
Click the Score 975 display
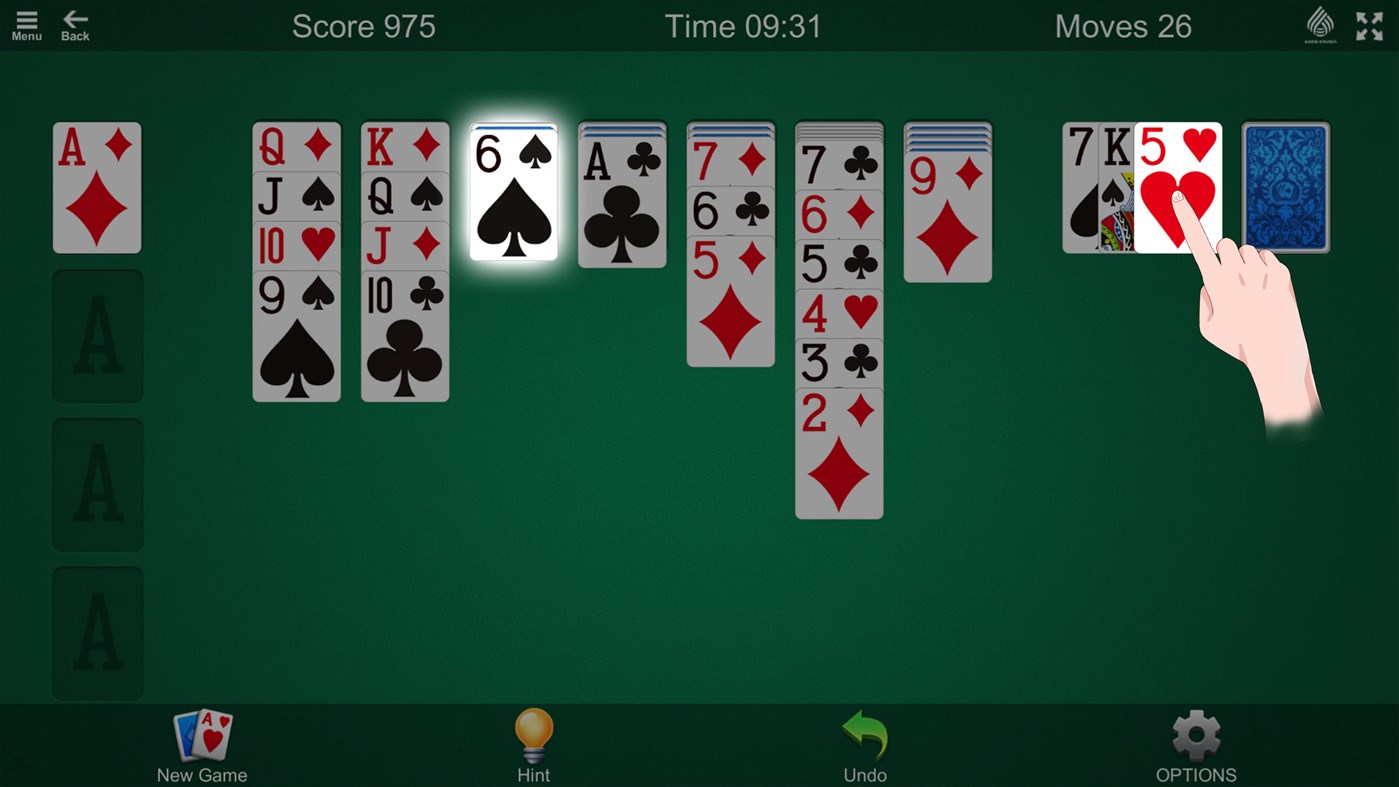[364, 26]
